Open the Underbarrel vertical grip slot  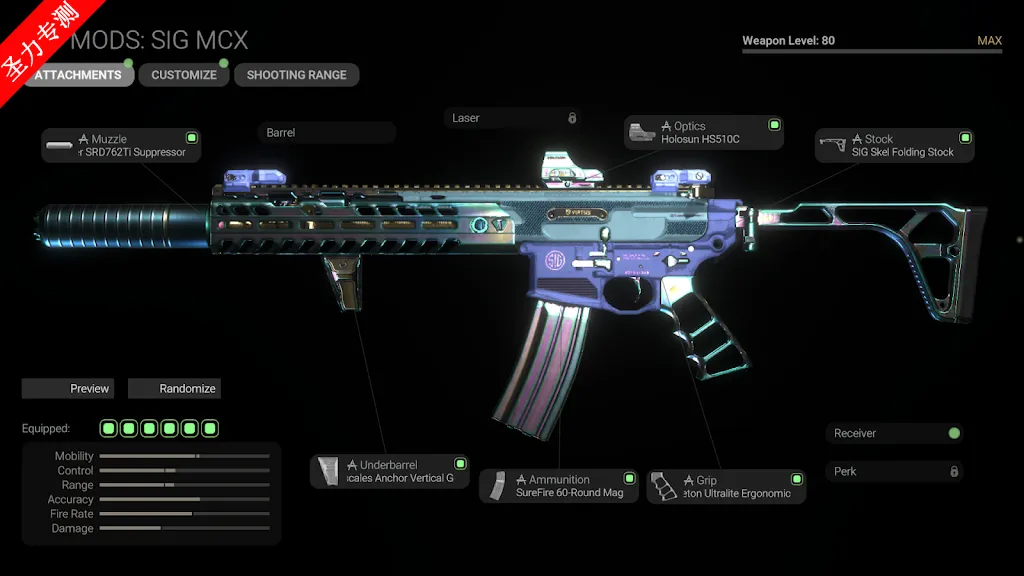point(389,472)
